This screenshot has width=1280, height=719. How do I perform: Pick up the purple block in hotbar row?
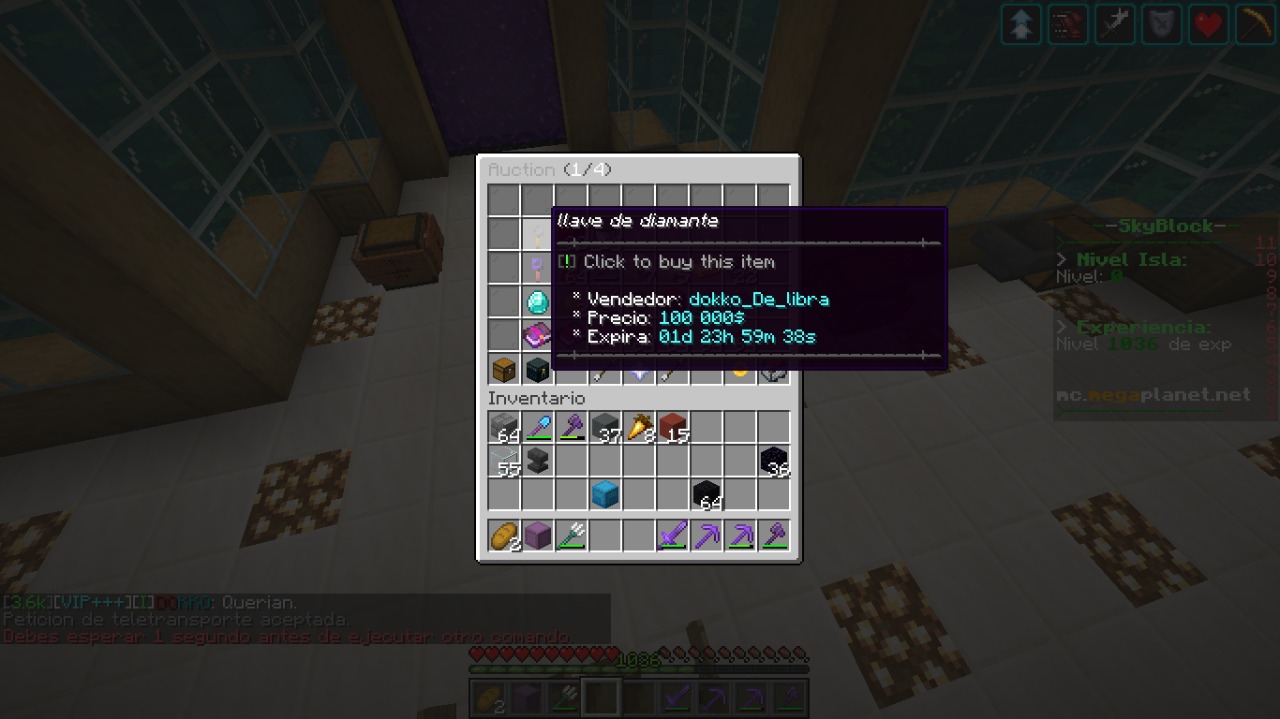pos(537,536)
